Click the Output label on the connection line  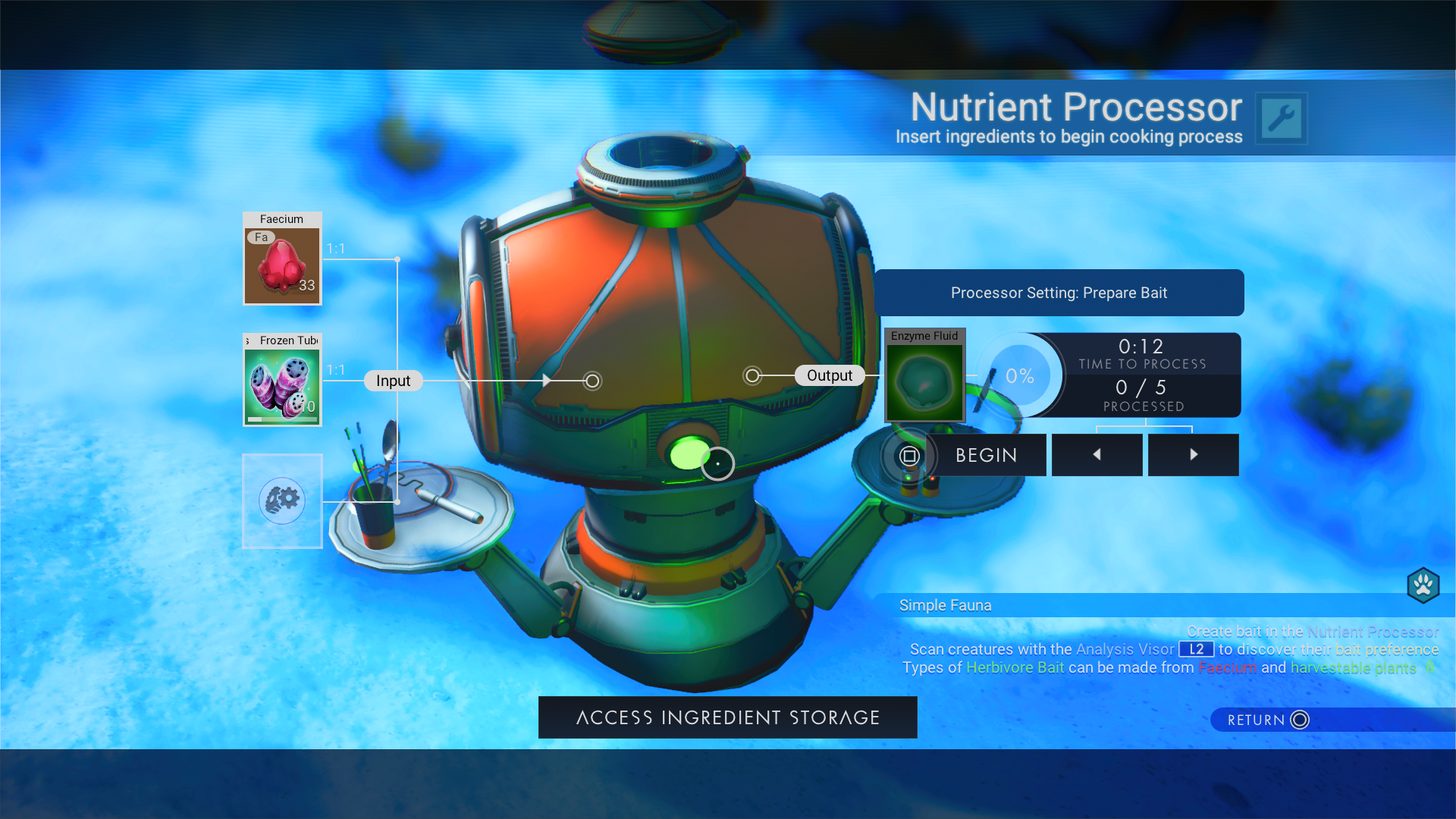pyautogui.click(x=830, y=375)
